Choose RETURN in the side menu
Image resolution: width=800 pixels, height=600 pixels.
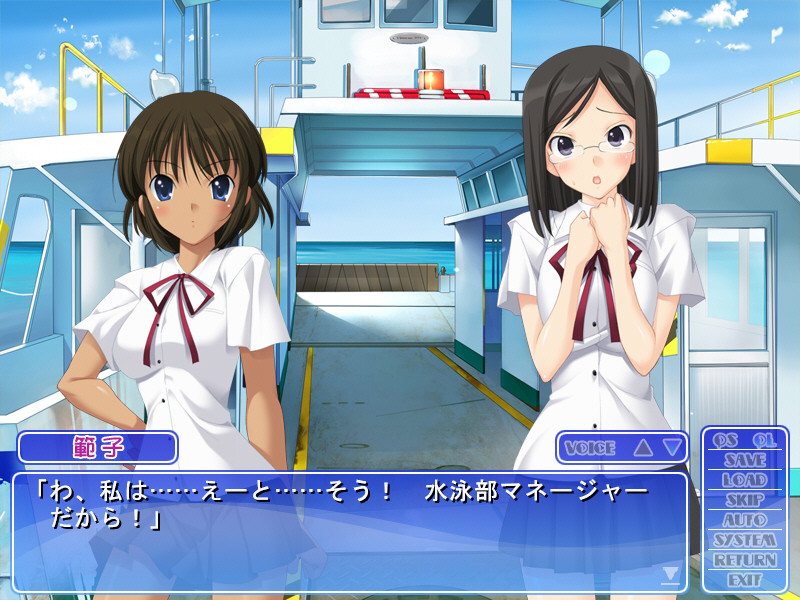(x=745, y=560)
